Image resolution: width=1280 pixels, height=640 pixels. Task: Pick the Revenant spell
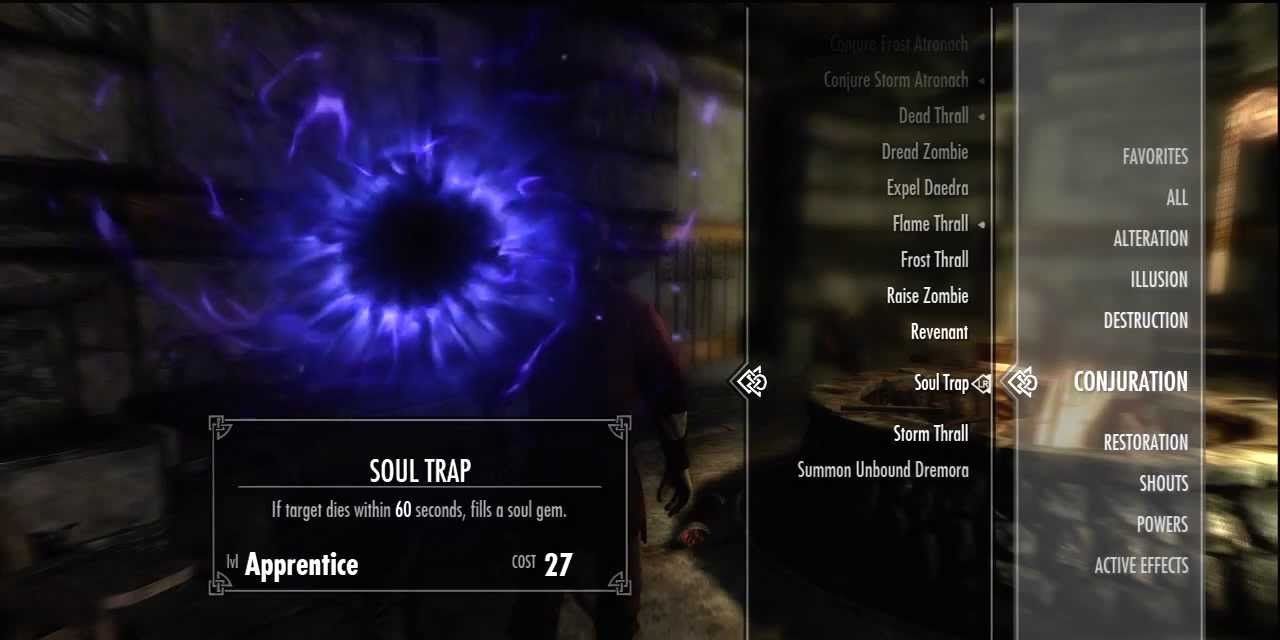point(938,332)
